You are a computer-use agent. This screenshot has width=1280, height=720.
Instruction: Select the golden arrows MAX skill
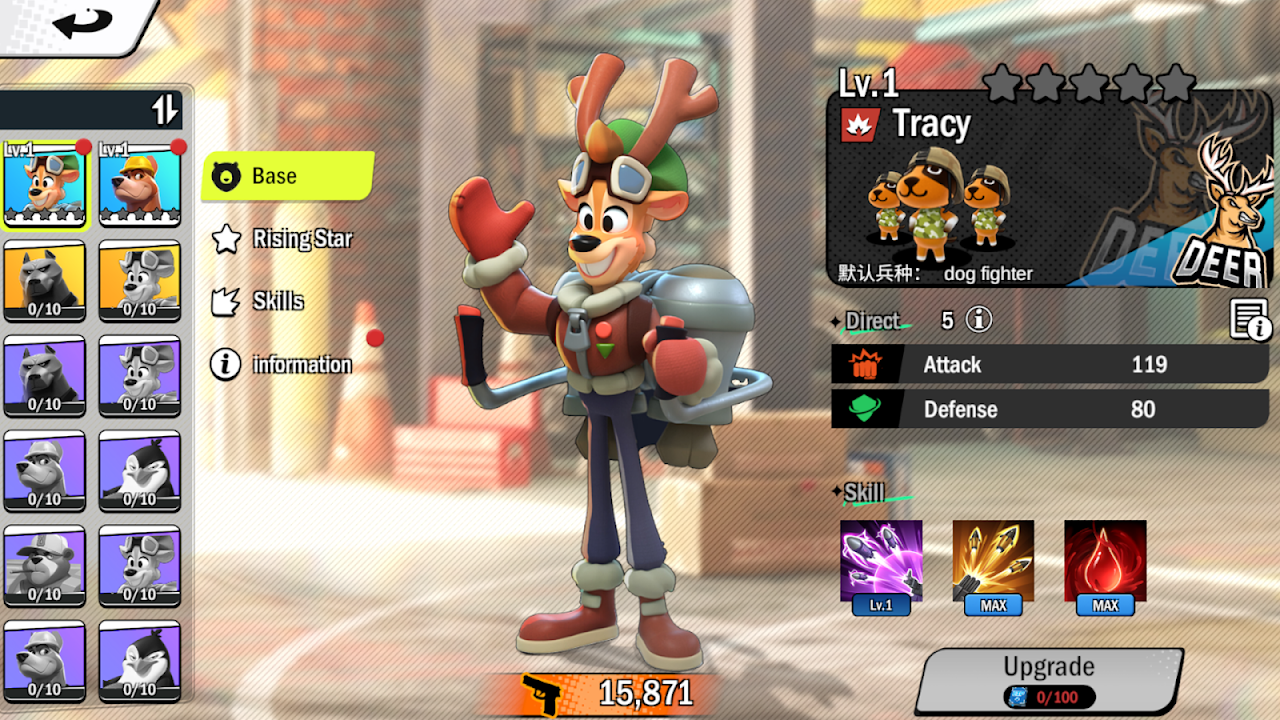coord(993,561)
